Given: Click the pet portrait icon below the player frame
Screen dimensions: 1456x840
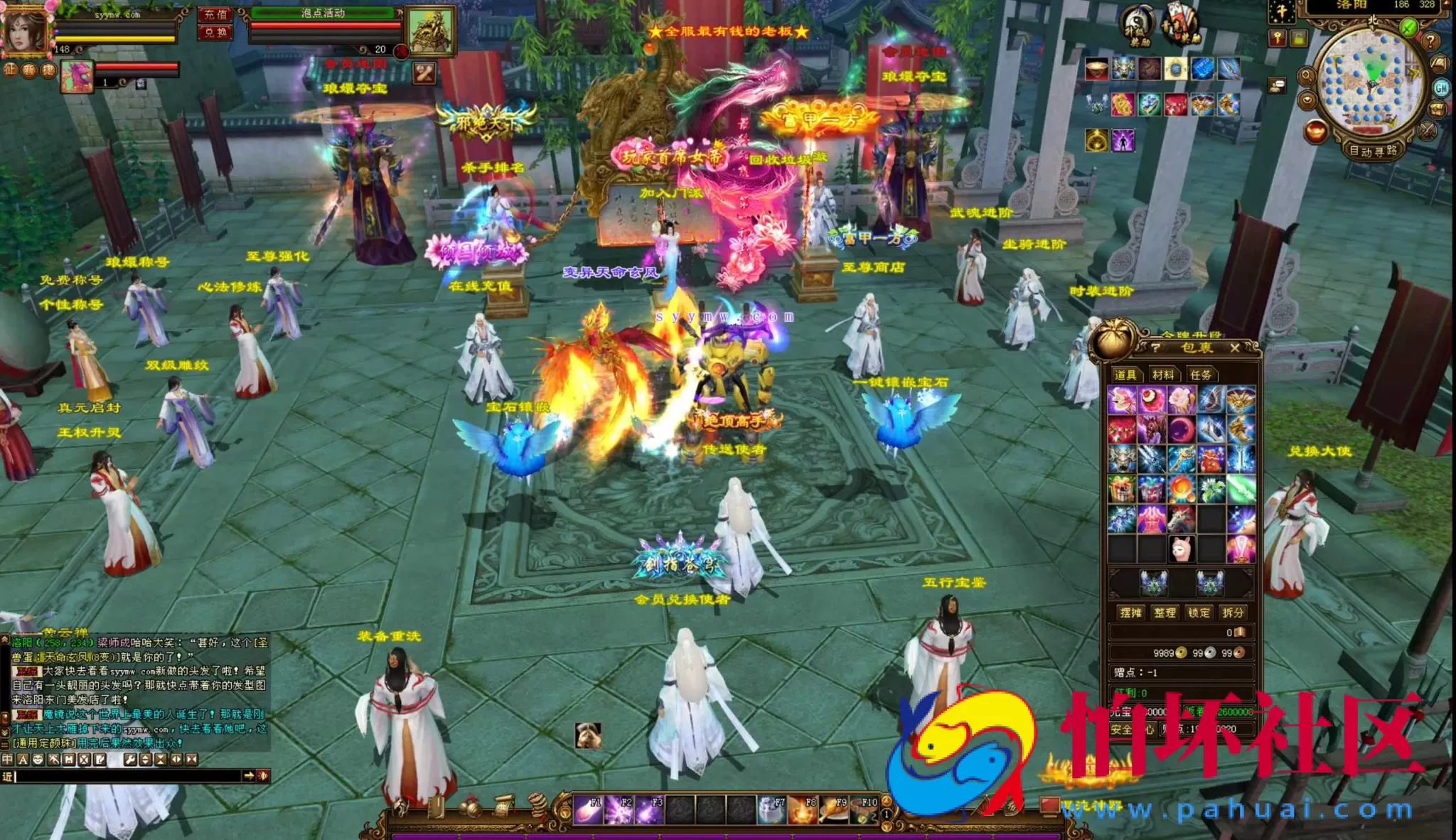Looking at the screenshot, I should [x=78, y=78].
